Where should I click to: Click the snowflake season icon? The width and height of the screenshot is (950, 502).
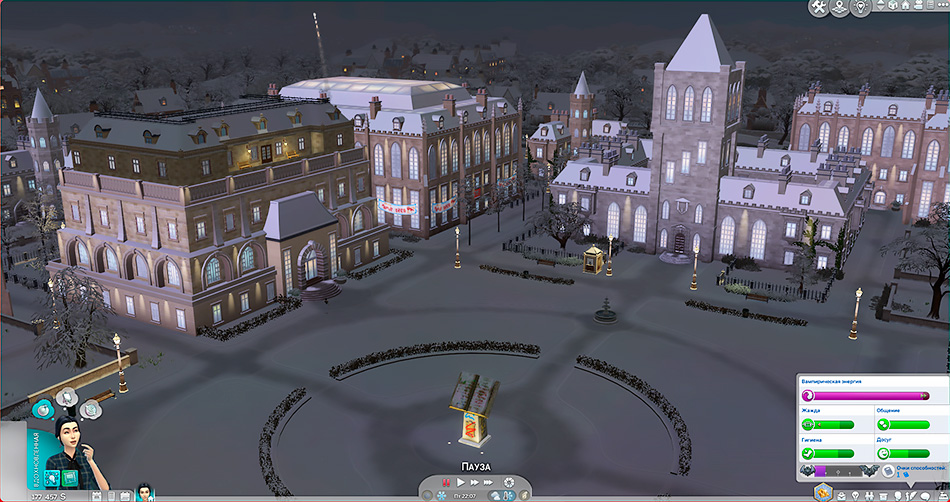click(441, 495)
